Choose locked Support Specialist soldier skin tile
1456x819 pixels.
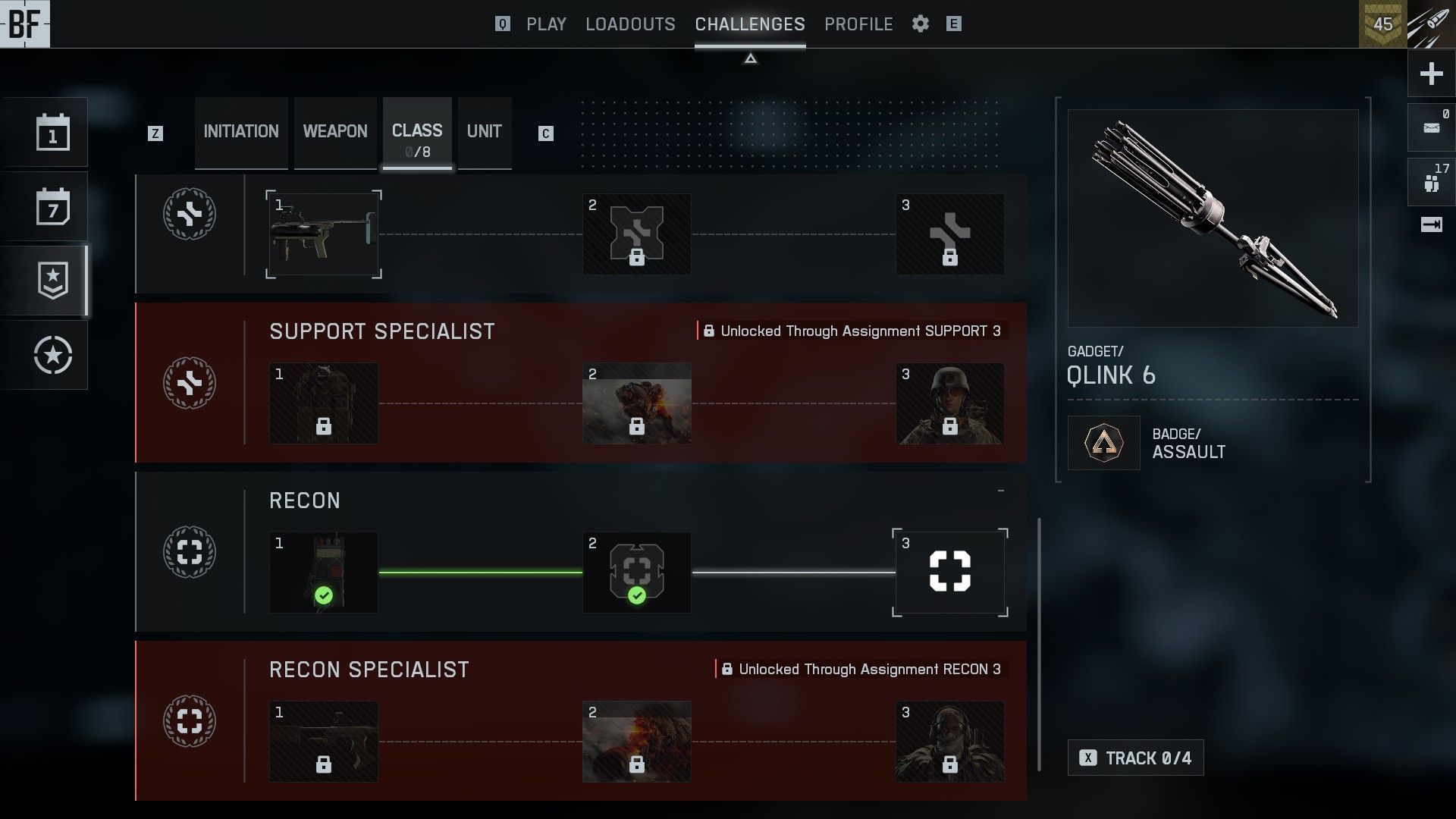pos(949,403)
